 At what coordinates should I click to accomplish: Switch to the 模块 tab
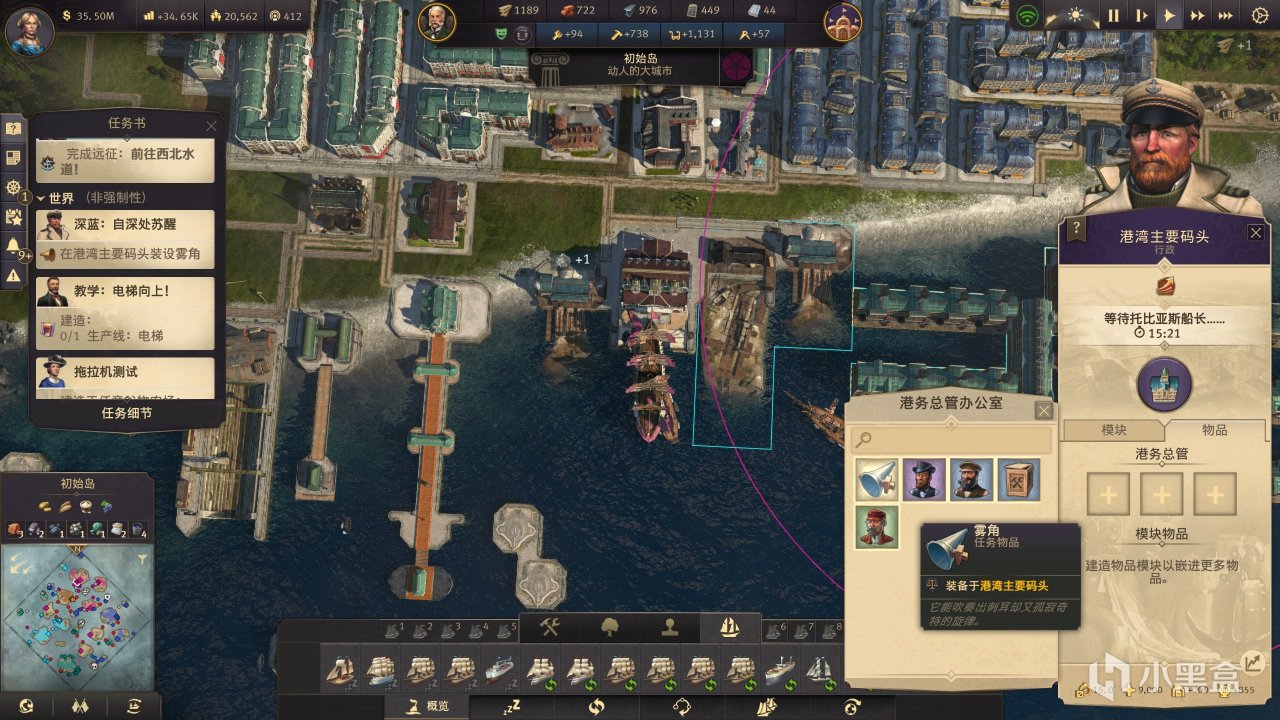tap(1113, 429)
